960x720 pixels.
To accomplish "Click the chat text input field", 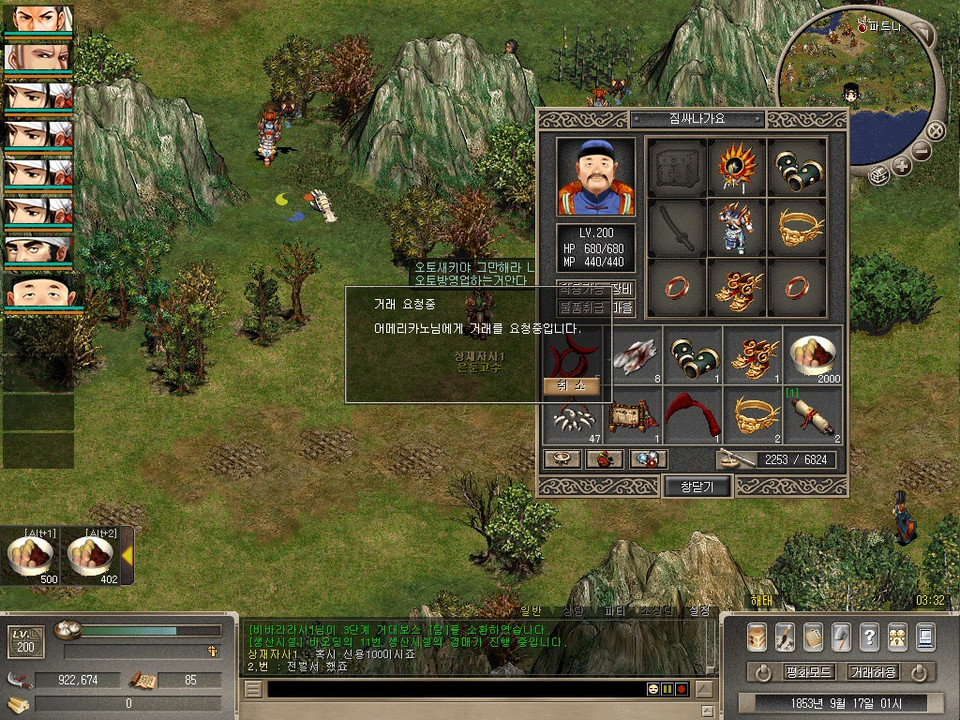I will (455, 689).
